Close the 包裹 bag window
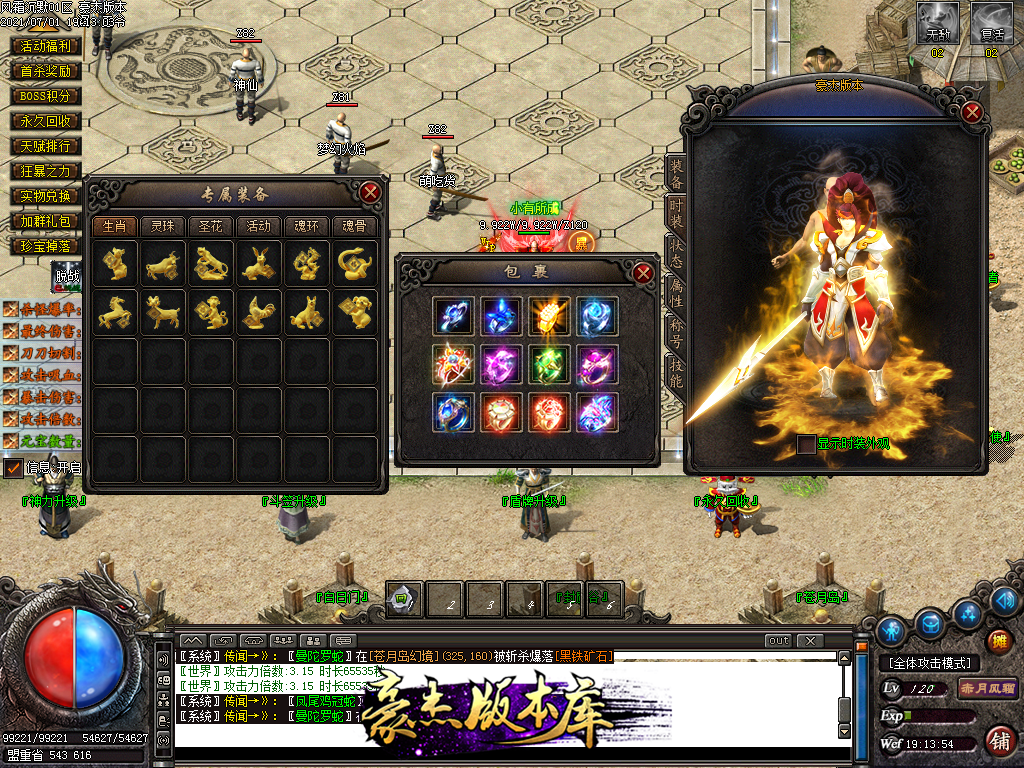The height and width of the screenshot is (768, 1024). pyautogui.click(x=643, y=272)
